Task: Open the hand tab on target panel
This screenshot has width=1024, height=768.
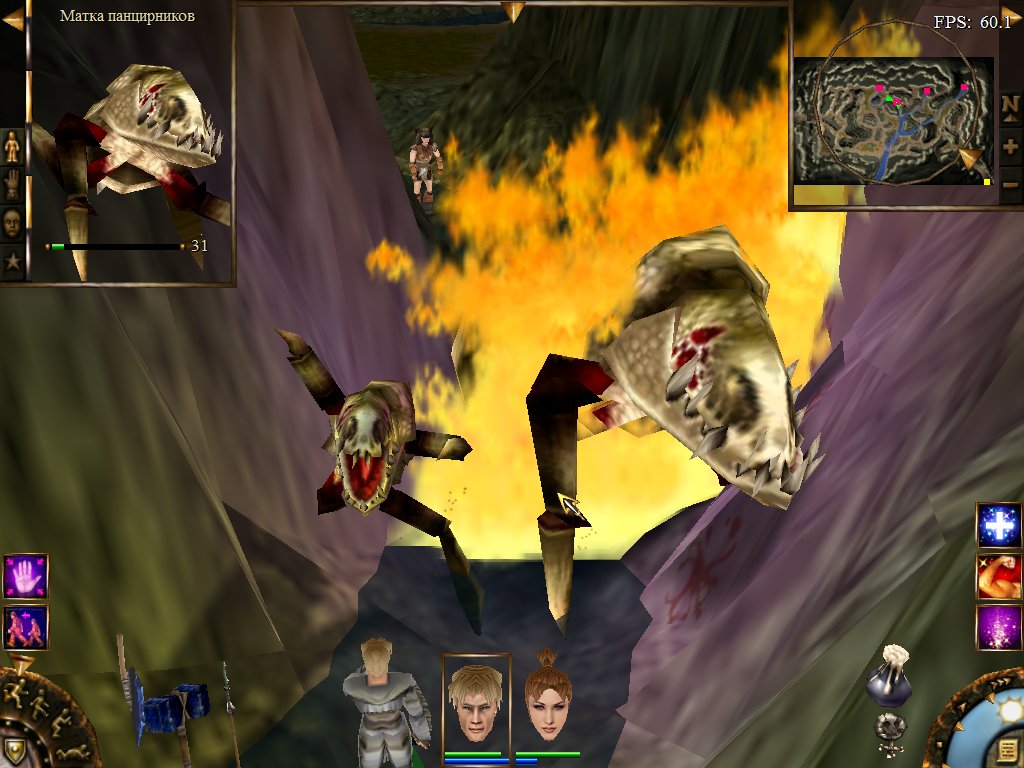Action: pyautogui.click(x=12, y=184)
